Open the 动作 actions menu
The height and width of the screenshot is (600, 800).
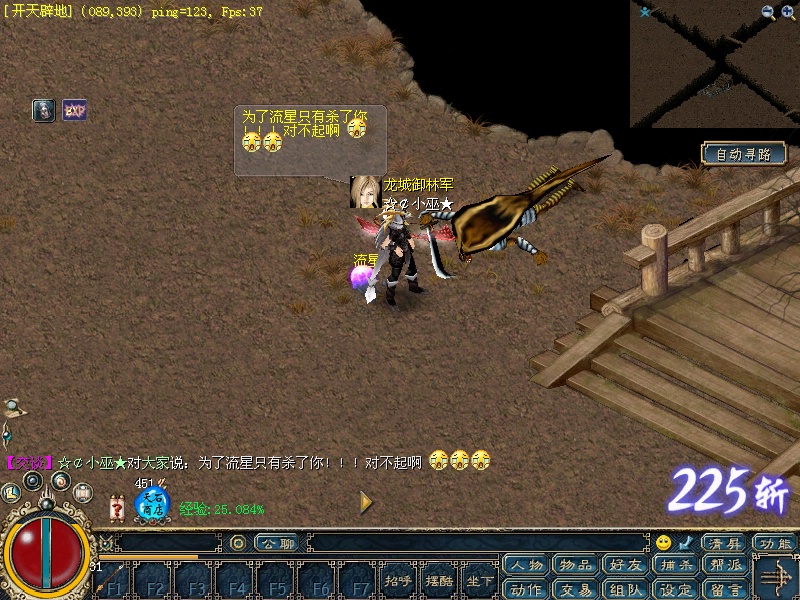point(526,588)
